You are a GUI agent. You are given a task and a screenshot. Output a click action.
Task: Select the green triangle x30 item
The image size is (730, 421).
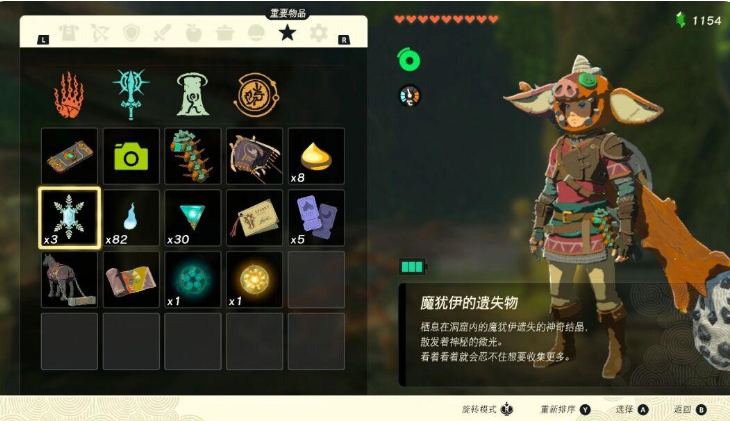coord(192,218)
